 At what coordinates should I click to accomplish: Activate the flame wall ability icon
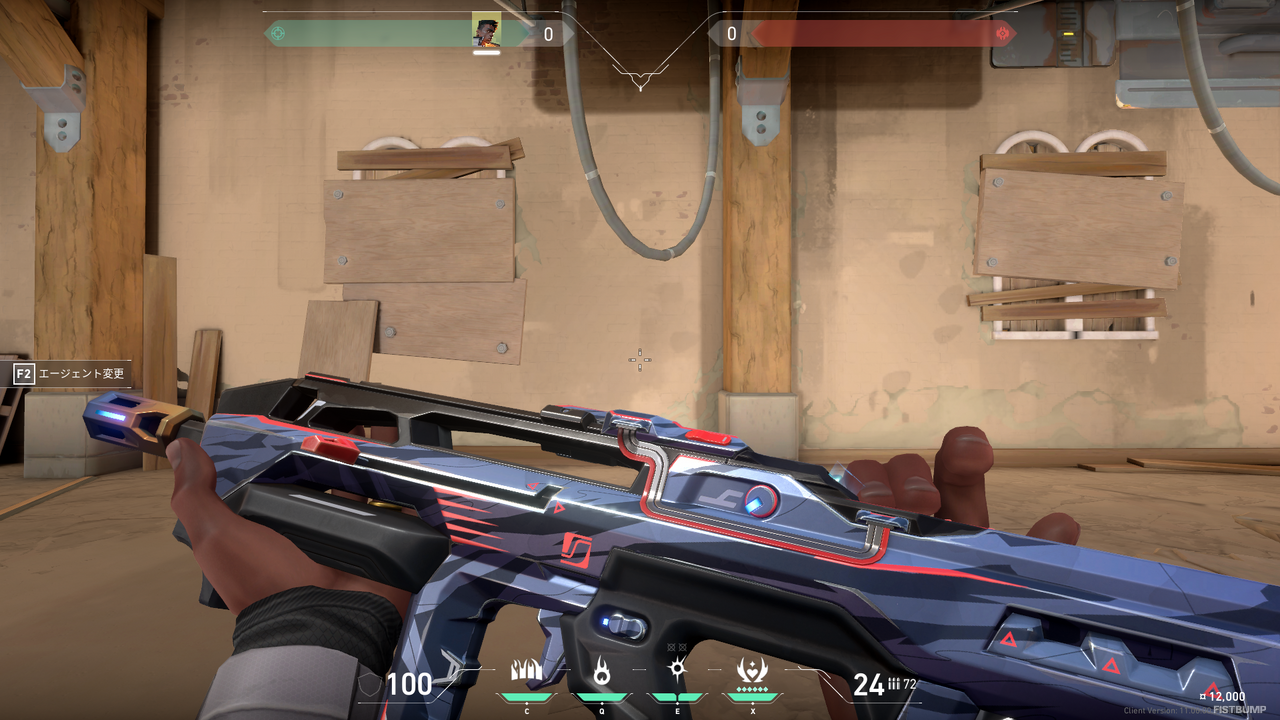(x=526, y=671)
